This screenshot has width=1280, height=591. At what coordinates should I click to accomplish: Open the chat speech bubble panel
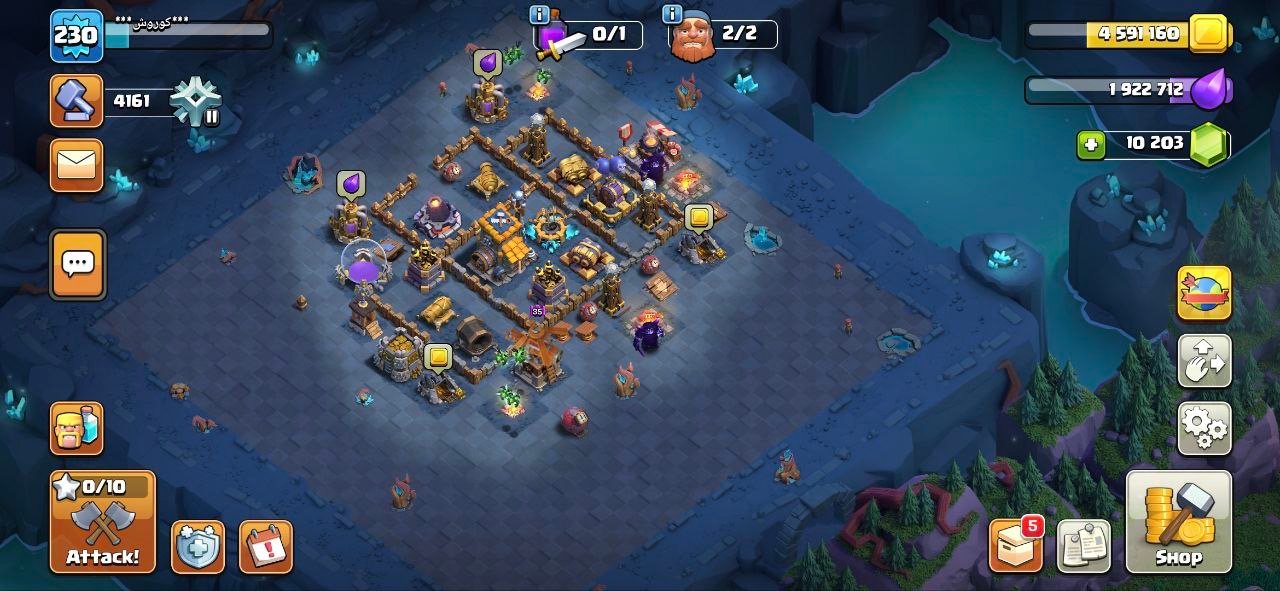[77, 265]
